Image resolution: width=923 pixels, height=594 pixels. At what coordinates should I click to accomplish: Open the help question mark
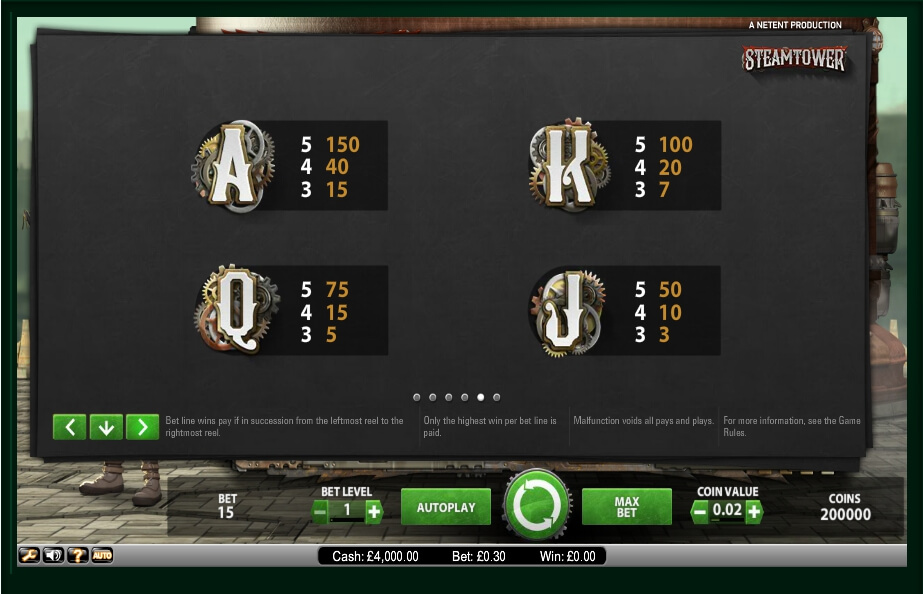[x=77, y=555]
